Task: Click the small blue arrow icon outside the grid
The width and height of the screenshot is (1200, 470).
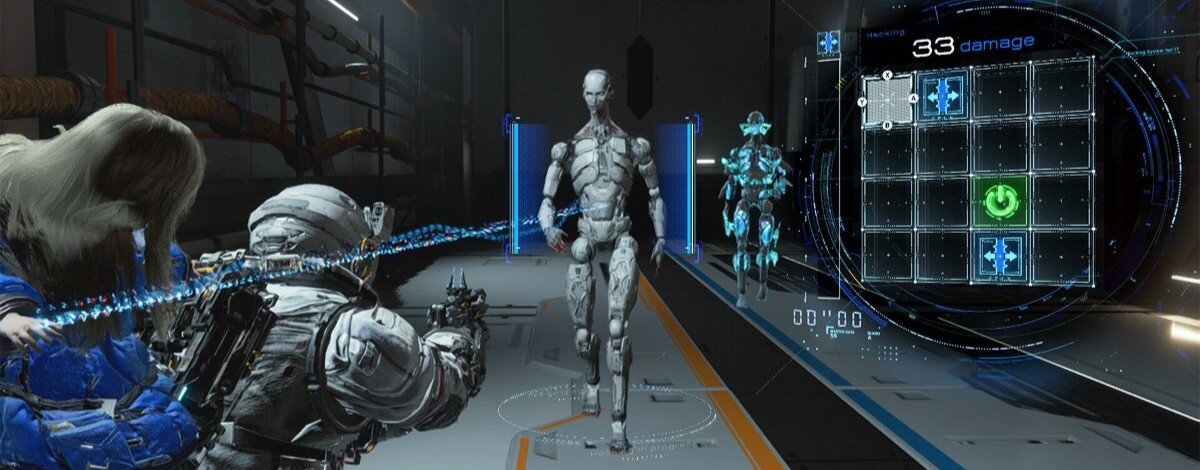Action: [829, 42]
